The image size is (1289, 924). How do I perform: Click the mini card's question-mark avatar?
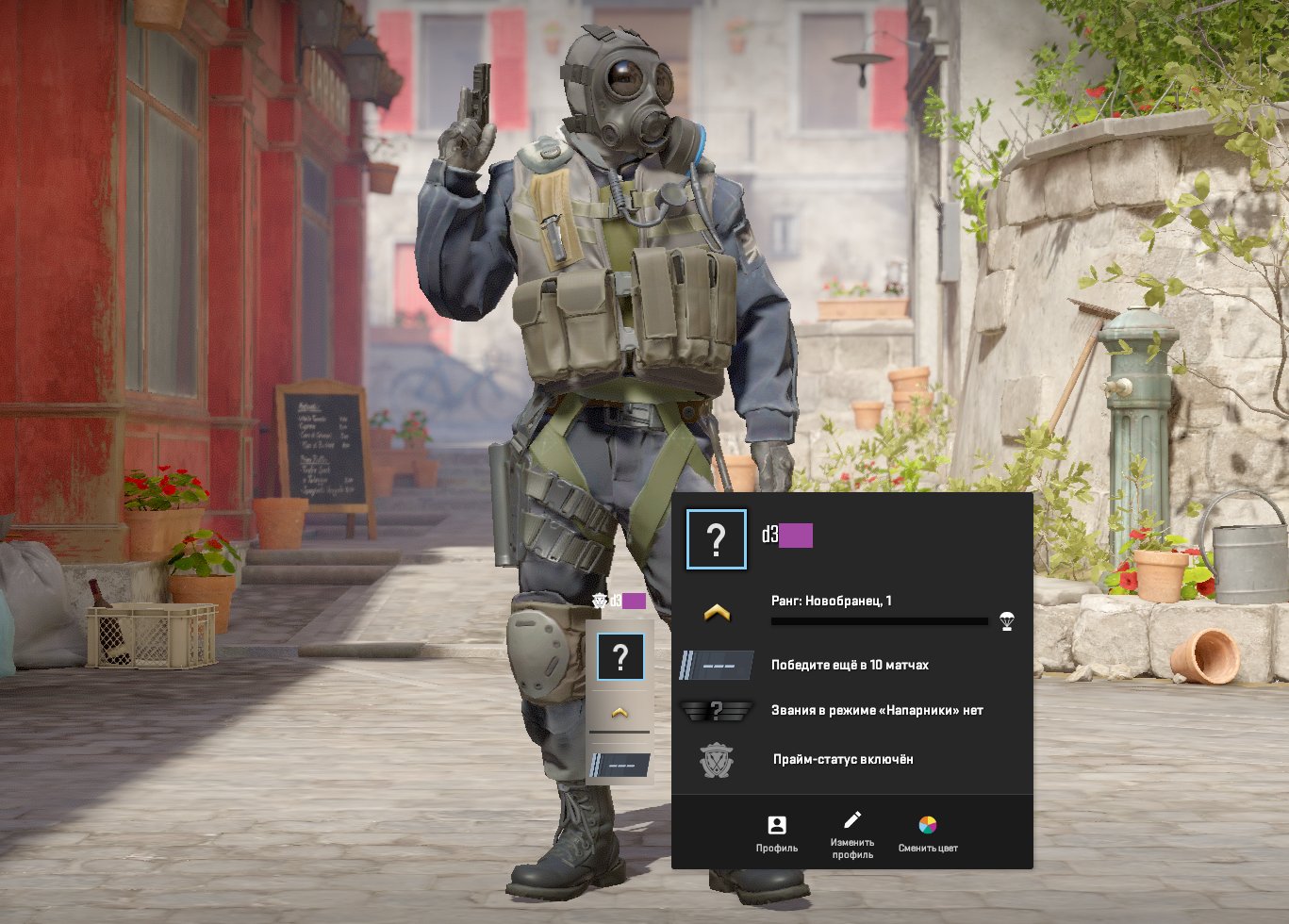(620, 657)
